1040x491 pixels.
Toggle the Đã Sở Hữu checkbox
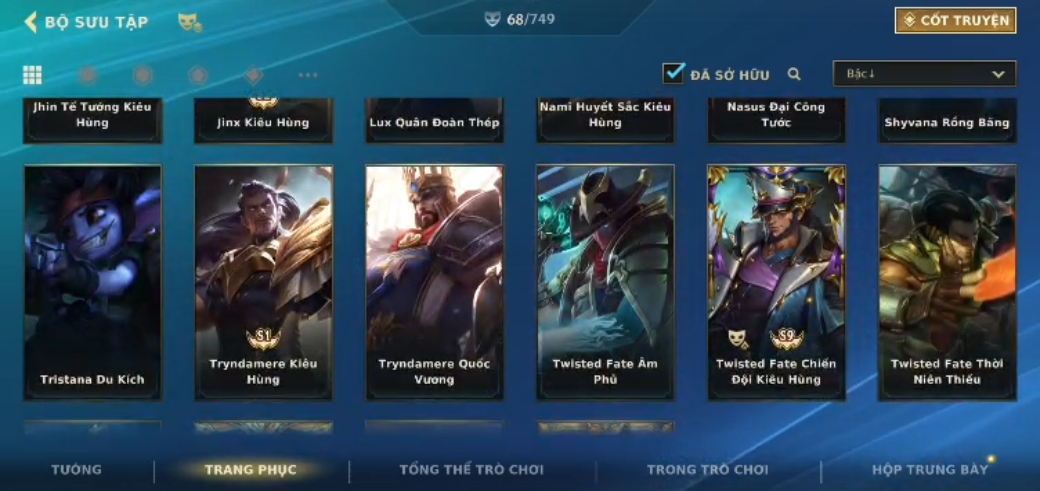(x=673, y=74)
